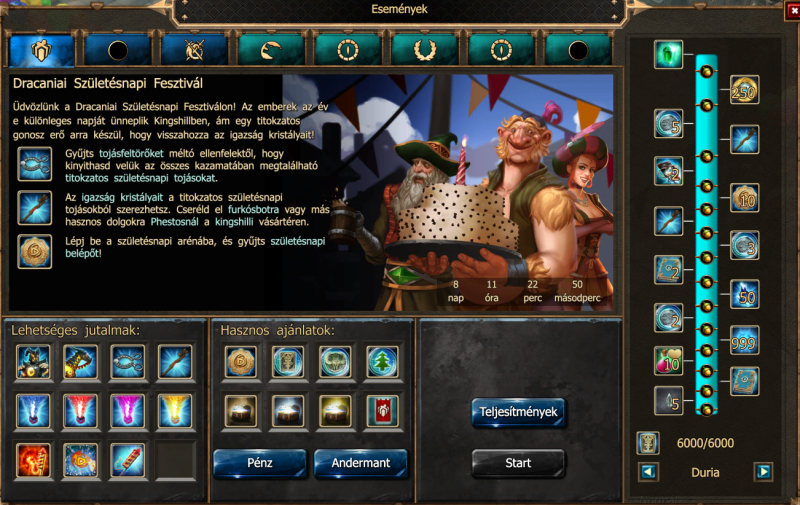Pick the red banner offer icon
Screen dimensions: 800x505
click(x=383, y=410)
